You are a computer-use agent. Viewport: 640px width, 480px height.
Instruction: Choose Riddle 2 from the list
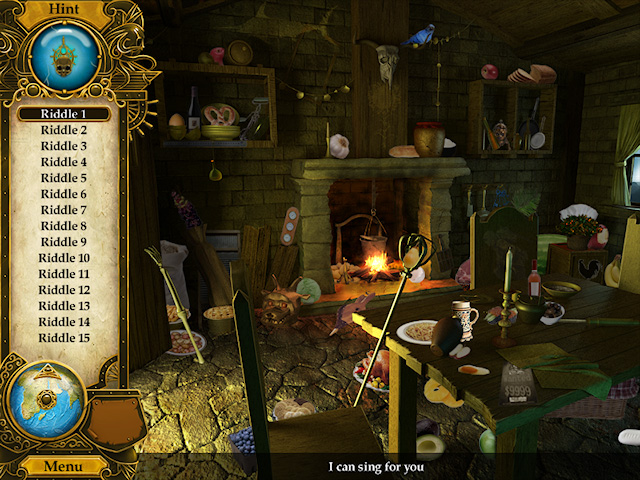pyautogui.click(x=63, y=130)
